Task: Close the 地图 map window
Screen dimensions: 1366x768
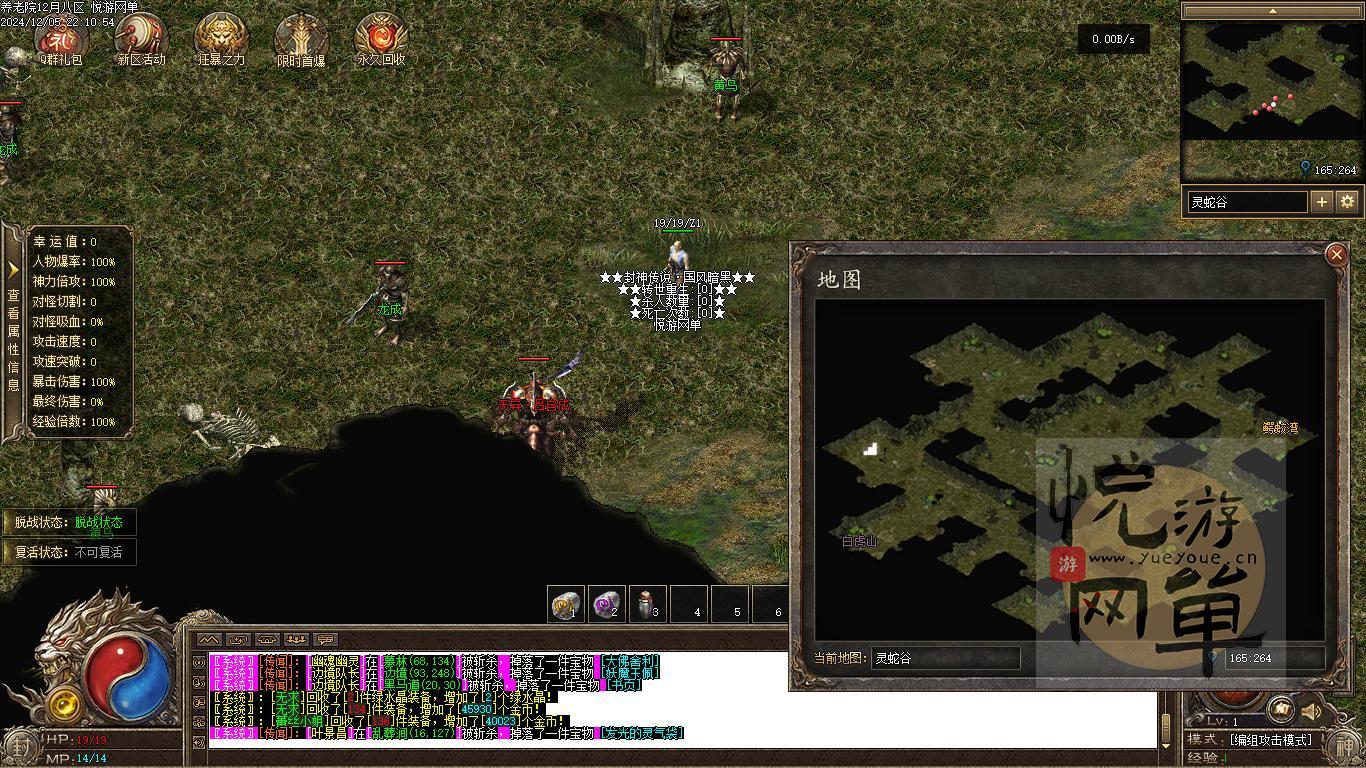Action: coord(1336,255)
